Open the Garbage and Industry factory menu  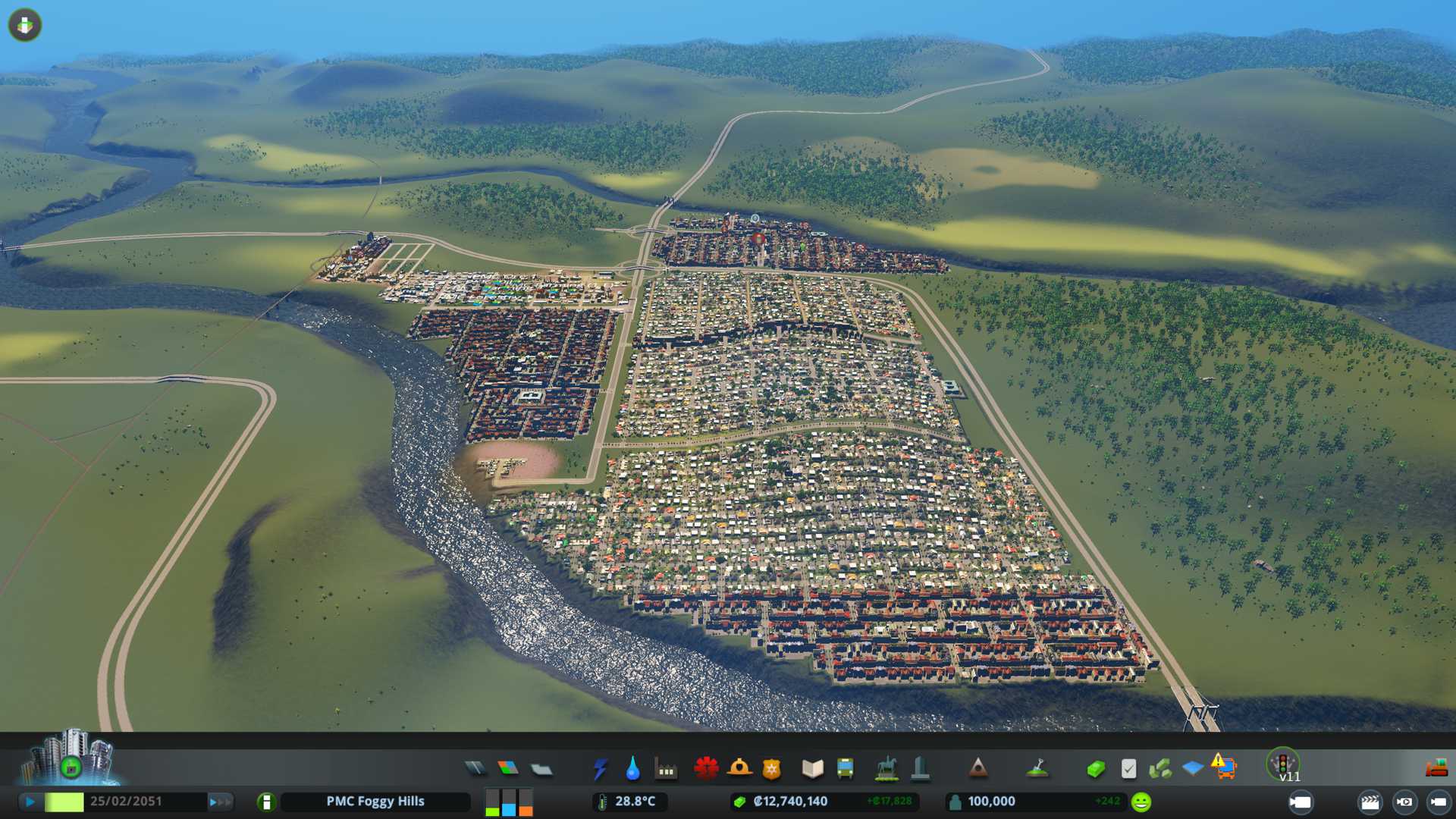(666, 769)
